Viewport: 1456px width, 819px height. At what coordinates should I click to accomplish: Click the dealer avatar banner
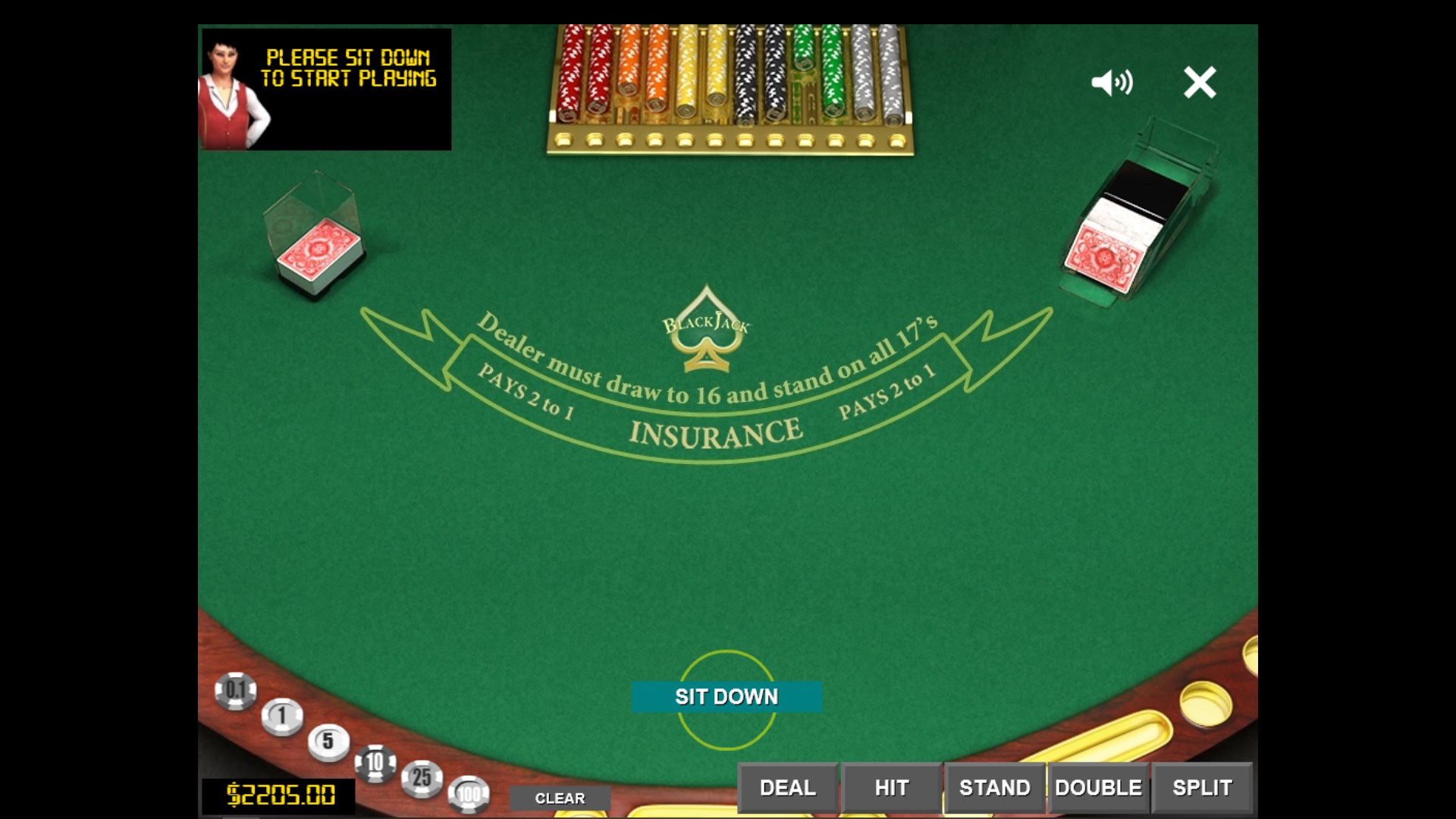325,89
